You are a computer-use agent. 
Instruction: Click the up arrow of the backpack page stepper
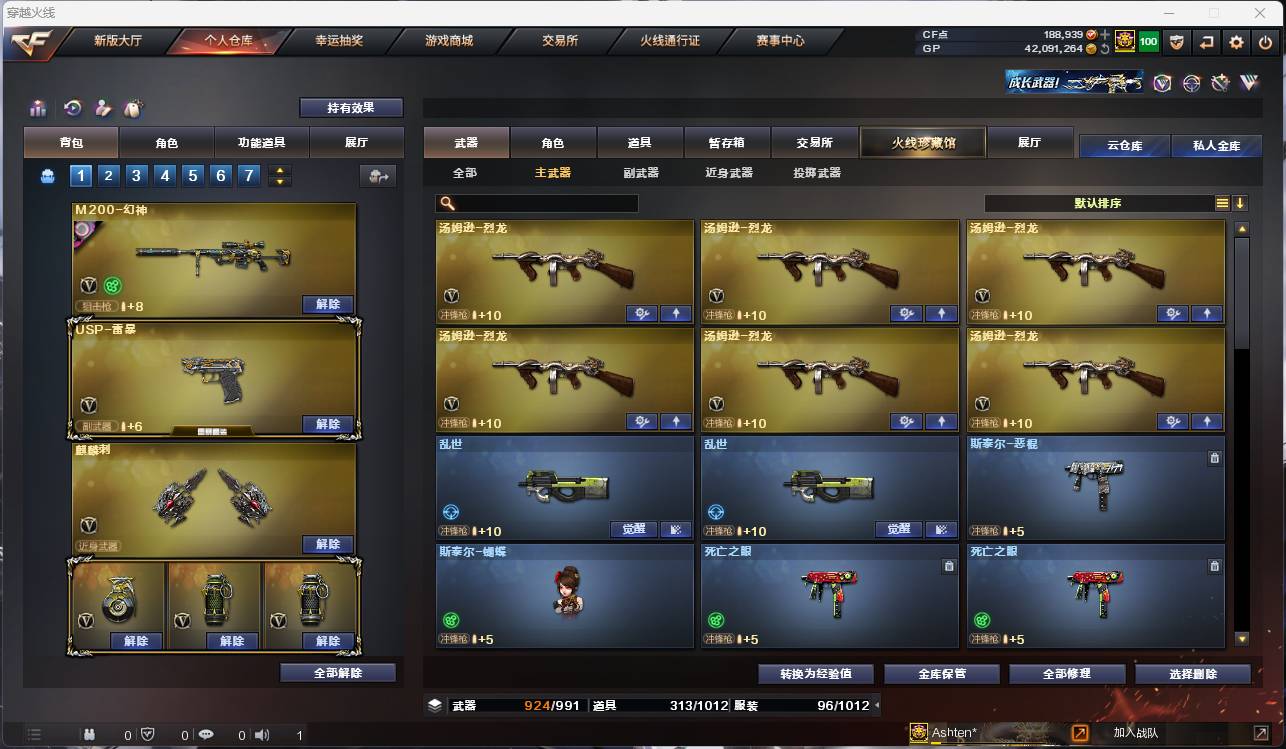(280, 170)
